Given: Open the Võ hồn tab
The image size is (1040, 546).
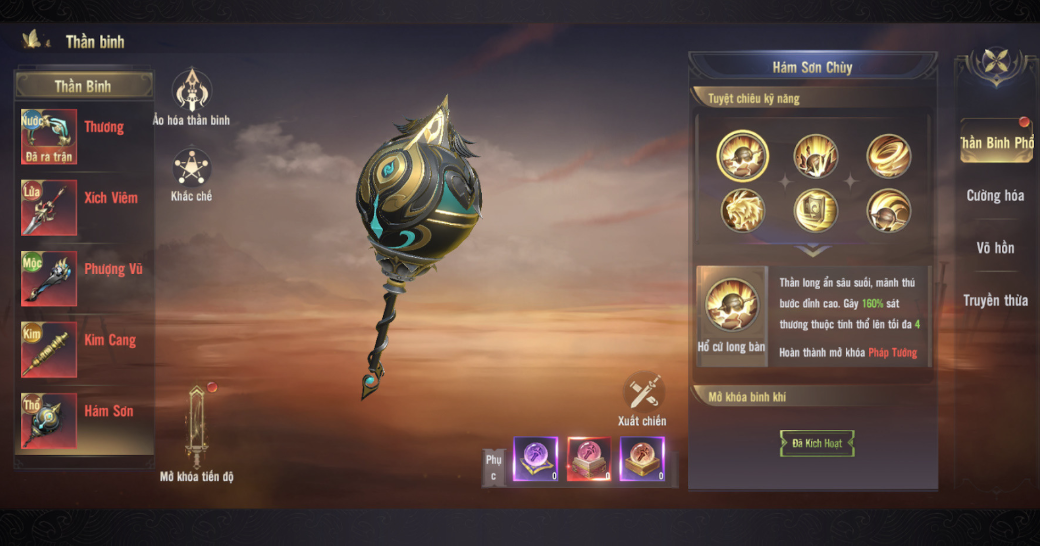Looking at the screenshot, I should (995, 248).
